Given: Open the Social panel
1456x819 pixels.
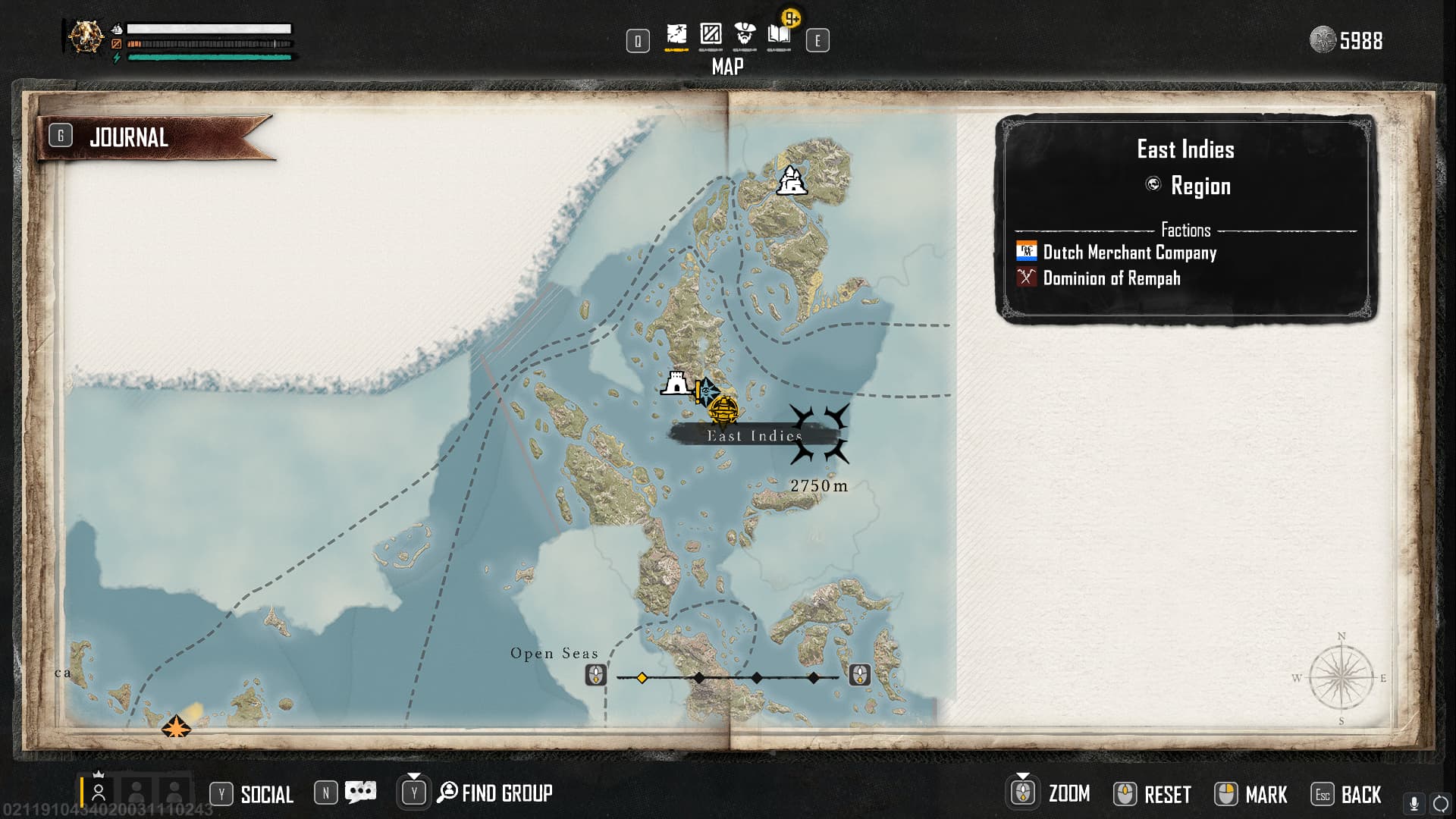Looking at the screenshot, I should tap(266, 794).
